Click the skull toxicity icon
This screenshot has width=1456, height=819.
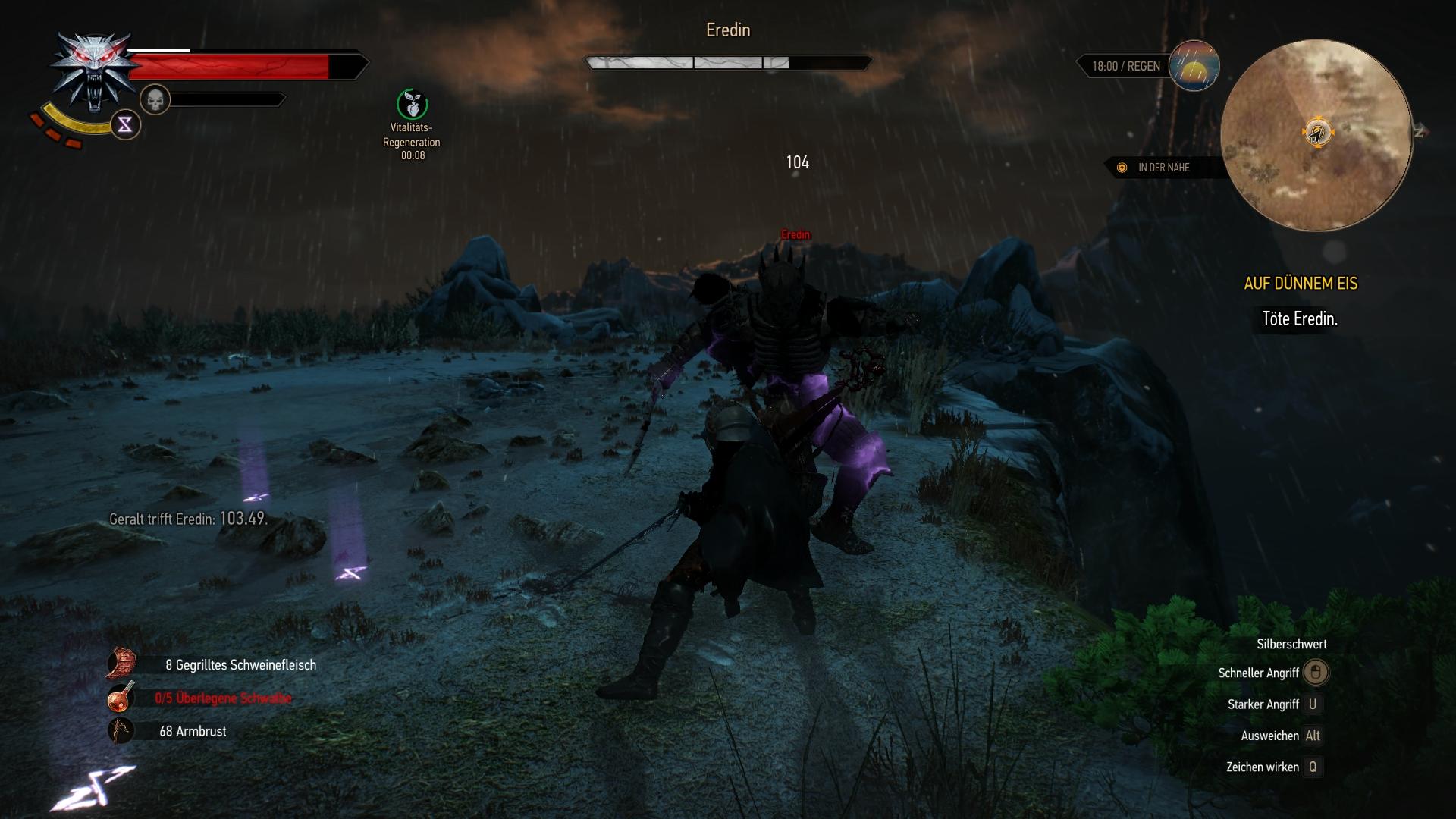(x=155, y=100)
